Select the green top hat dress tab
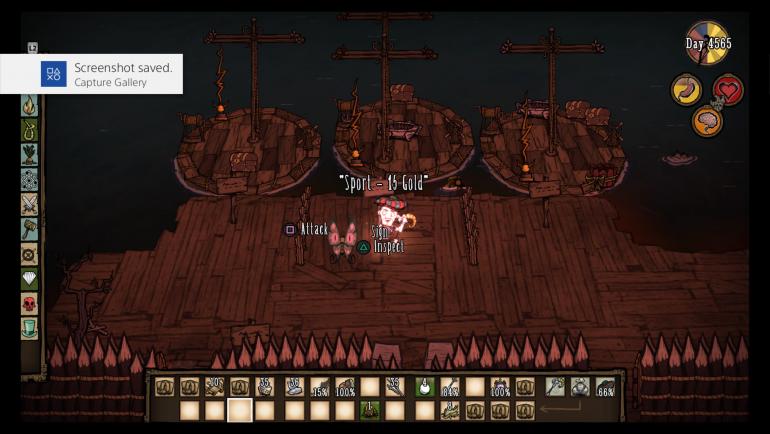770x434 pixels. [x=30, y=328]
